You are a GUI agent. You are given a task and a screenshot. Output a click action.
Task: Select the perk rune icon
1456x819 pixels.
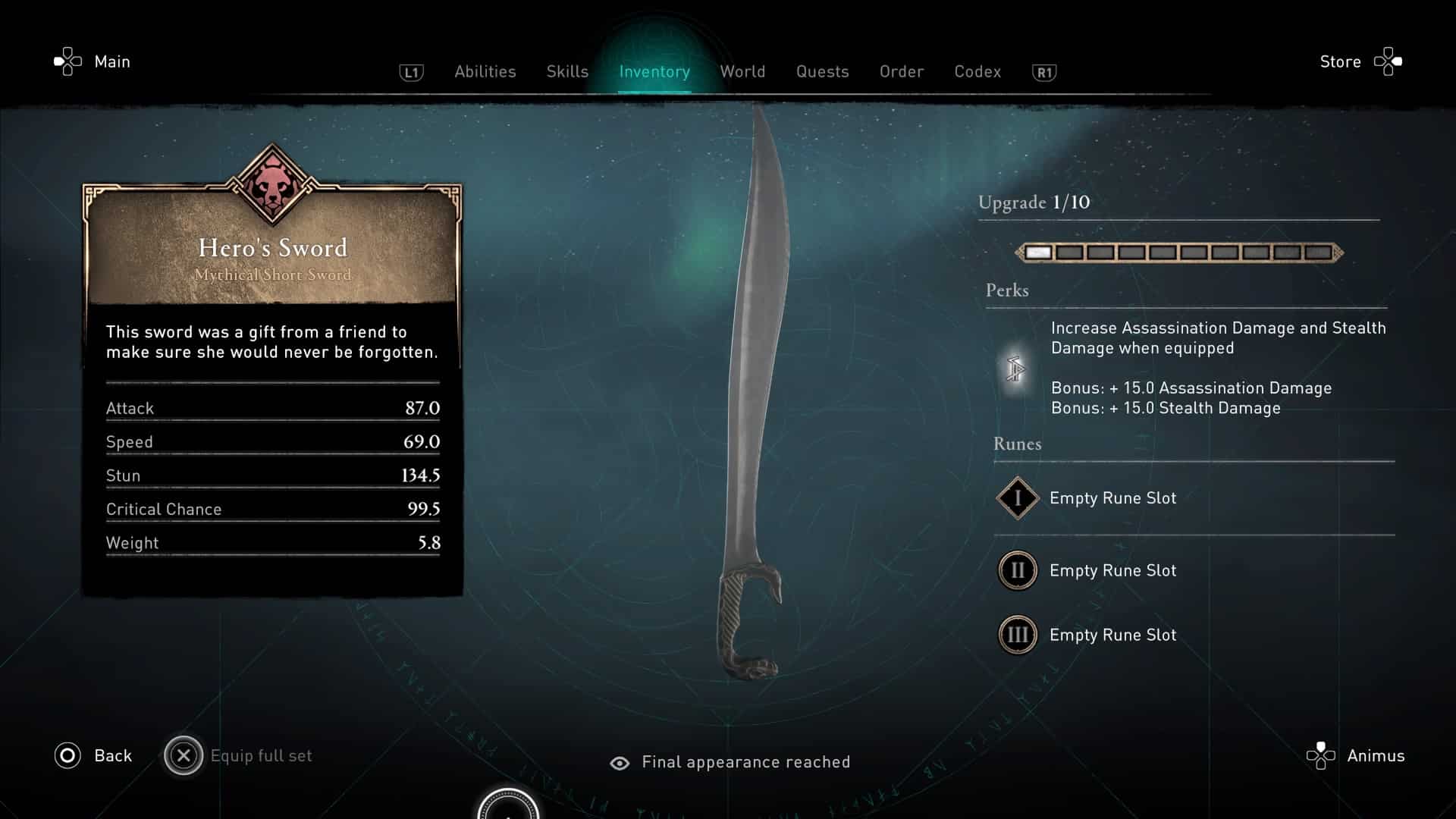click(x=1016, y=369)
